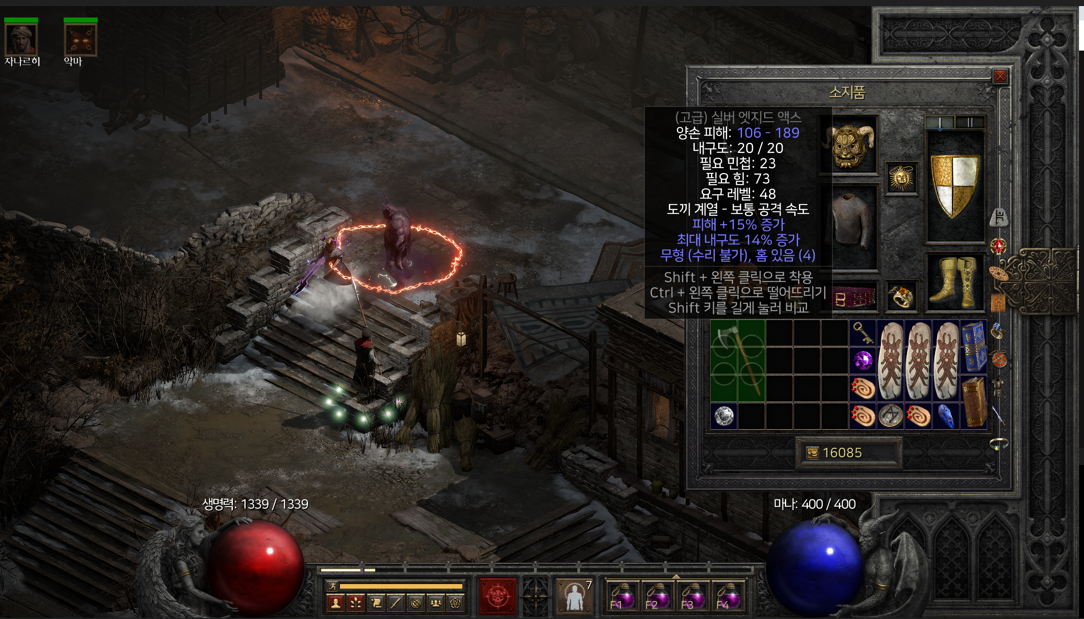The image size is (1084, 619).
Task: Close the 소지품 inventory window
Action: tap(998, 77)
